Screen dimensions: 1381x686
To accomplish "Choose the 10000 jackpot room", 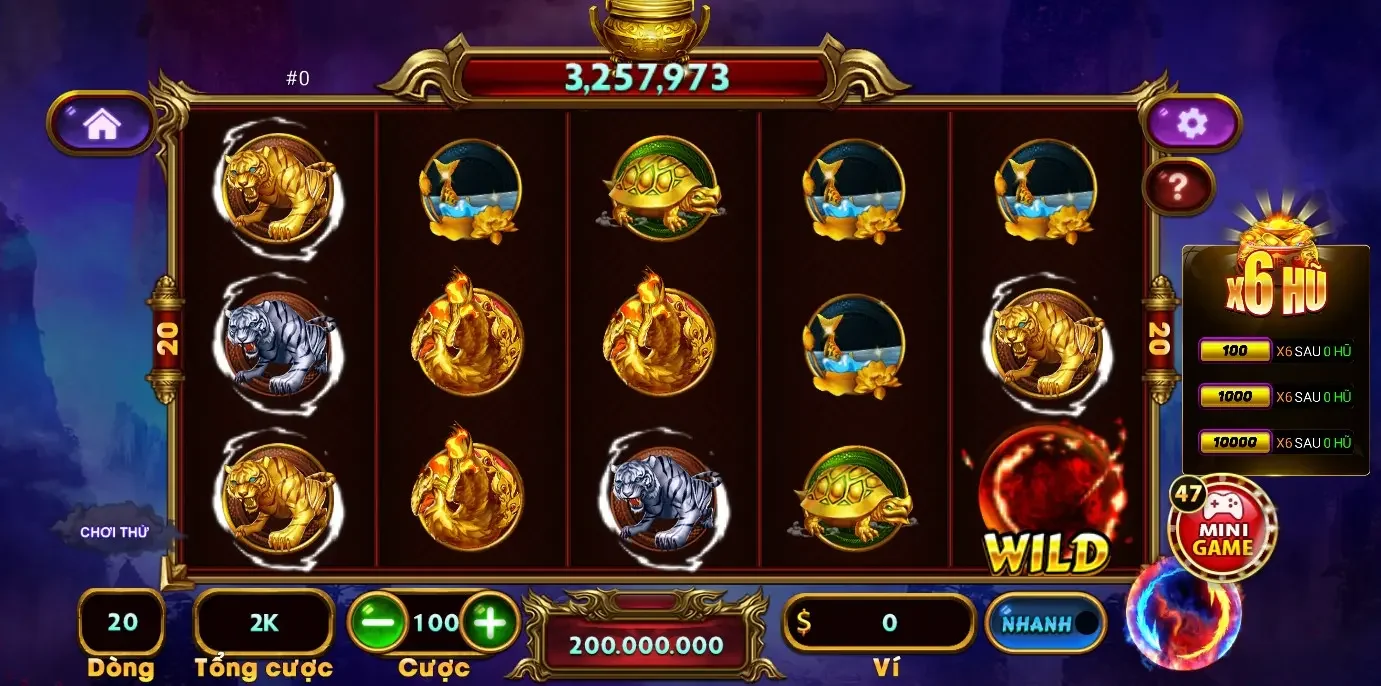I will pyautogui.click(x=1235, y=442).
